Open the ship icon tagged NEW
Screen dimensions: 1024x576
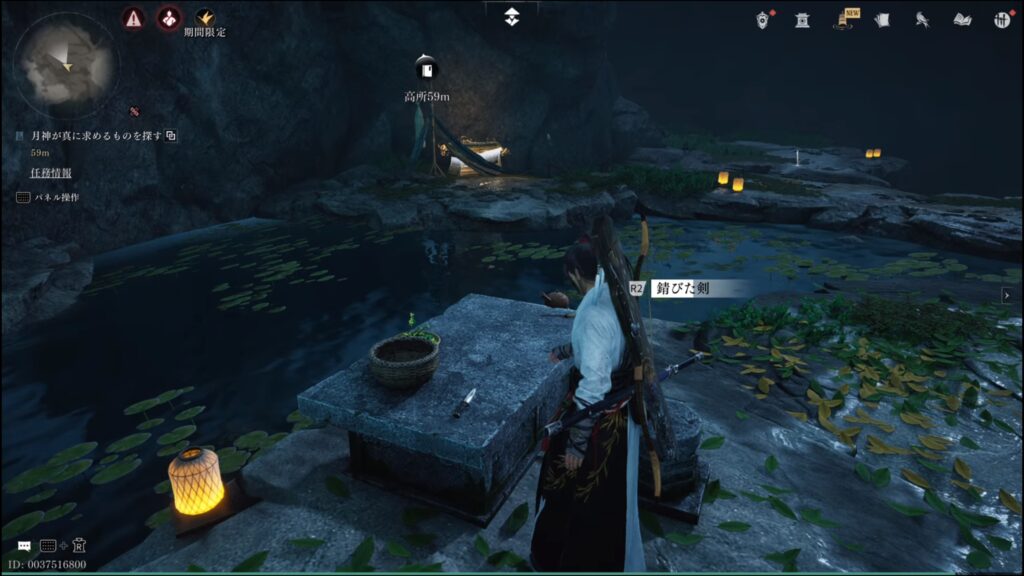click(844, 19)
